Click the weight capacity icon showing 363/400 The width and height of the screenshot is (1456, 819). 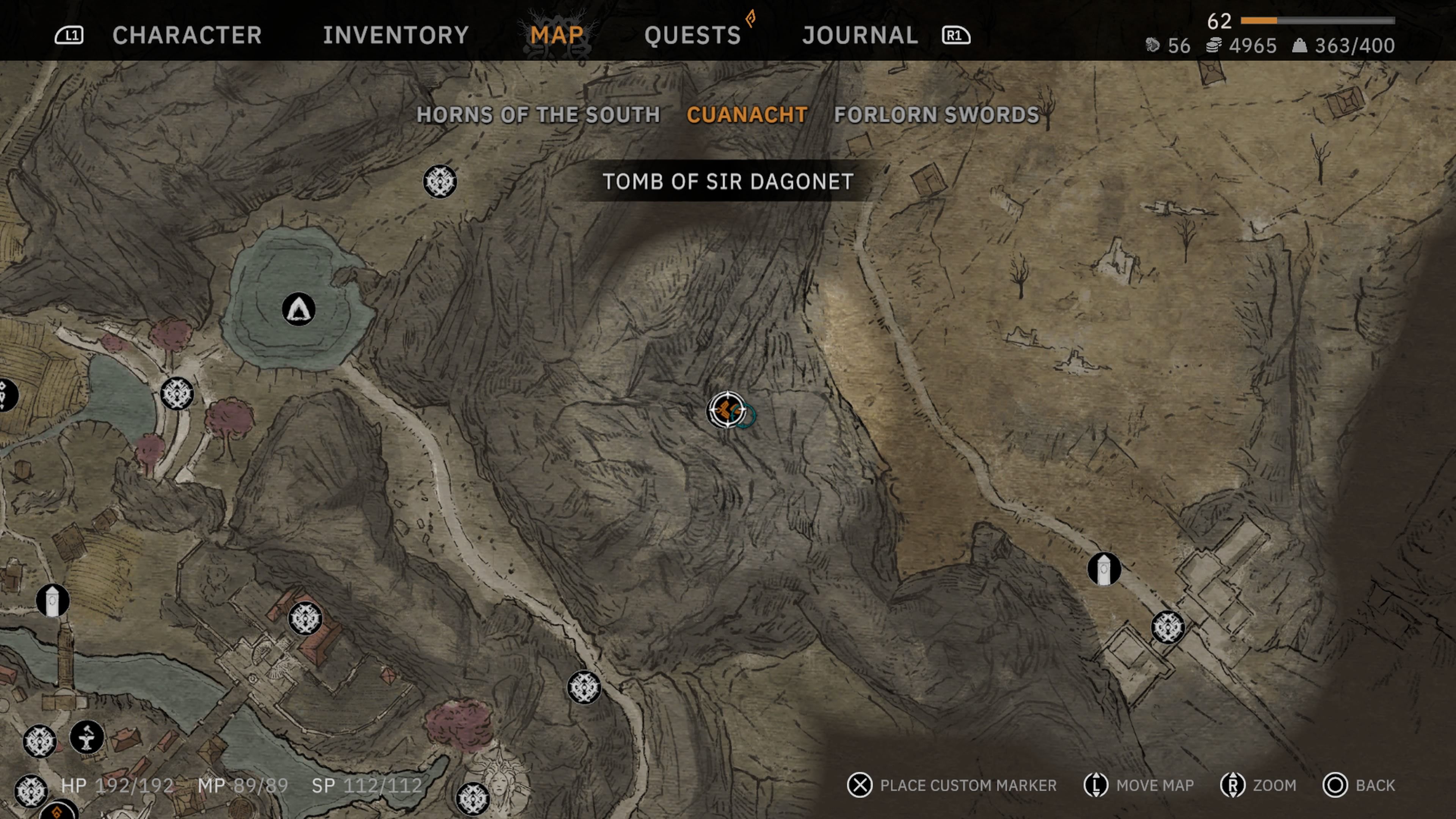click(1300, 46)
